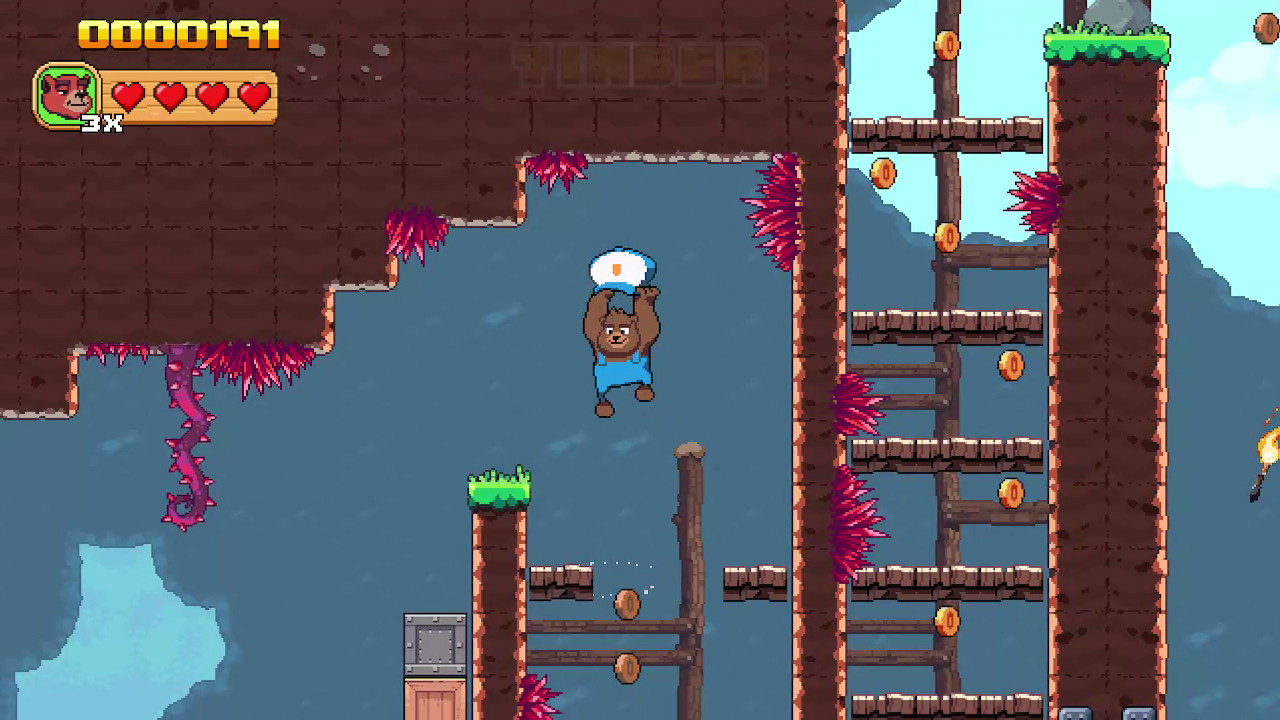Select the score counter 0000191
The height and width of the screenshot is (720, 1280).
pos(178,35)
